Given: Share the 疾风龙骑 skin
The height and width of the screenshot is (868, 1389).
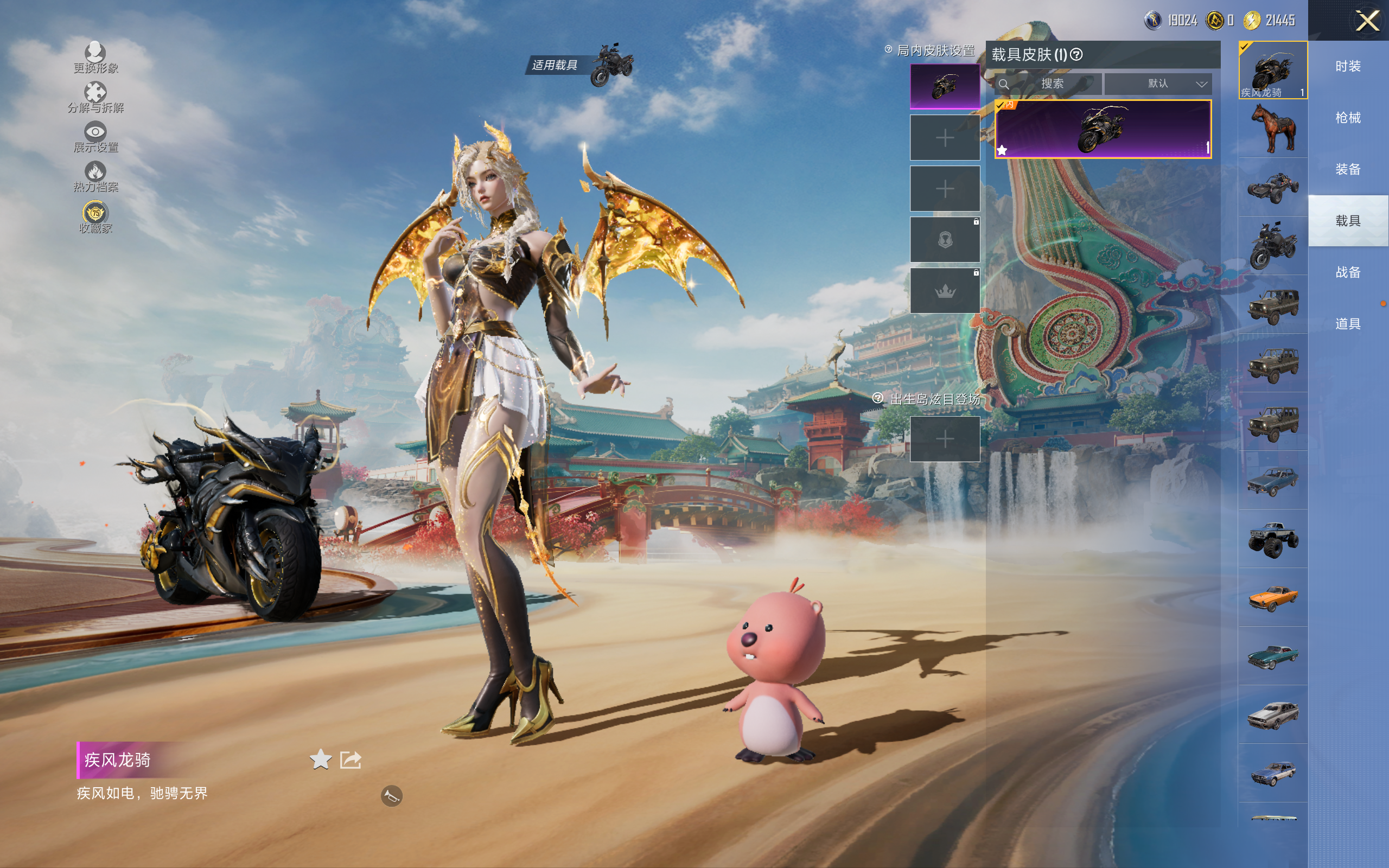Looking at the screenshot, I should (x=351, y=759).
